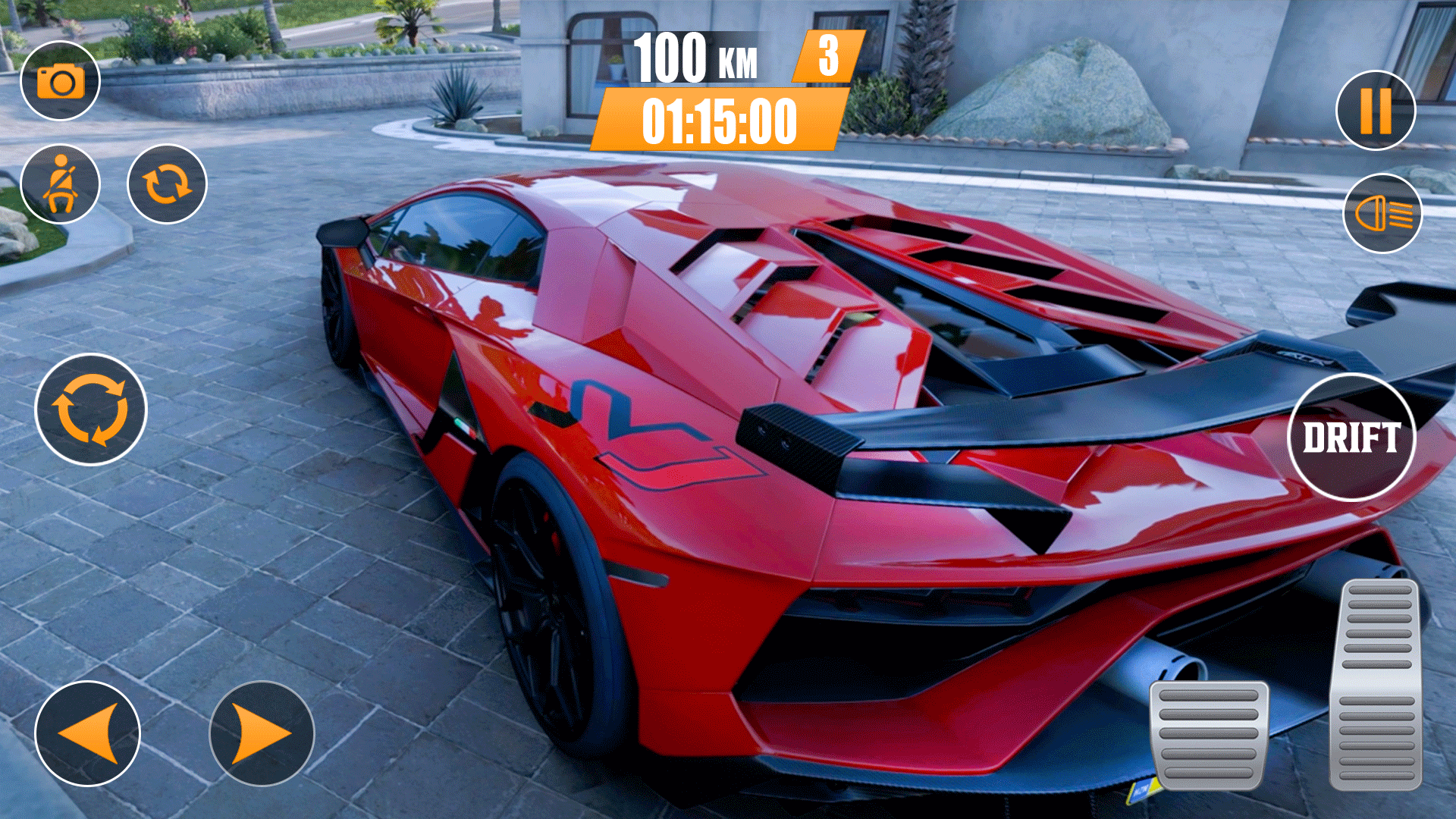Pause the race

click(1376, 110)
